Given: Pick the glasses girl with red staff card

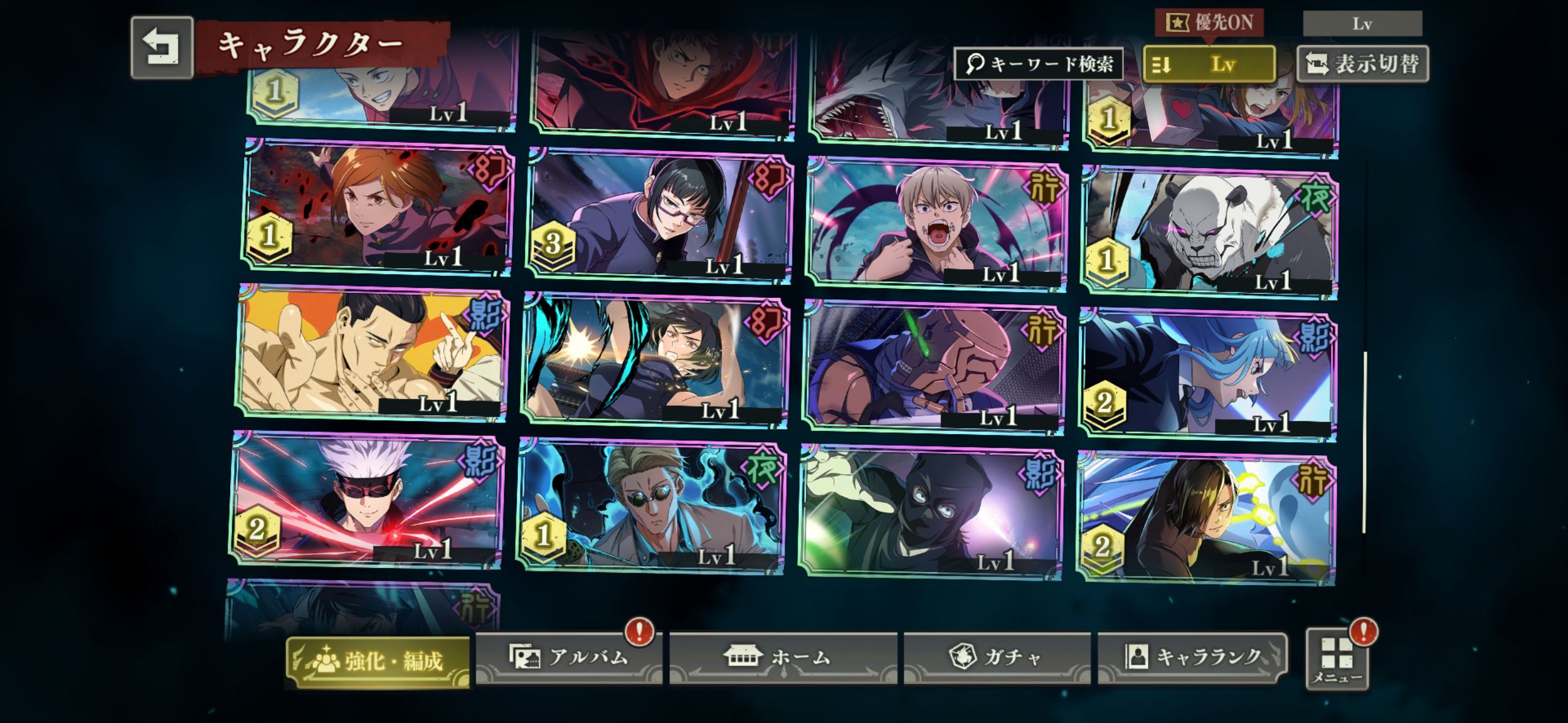Looking at the screenshot, I should pyautogui.click(x=659, y=215).
